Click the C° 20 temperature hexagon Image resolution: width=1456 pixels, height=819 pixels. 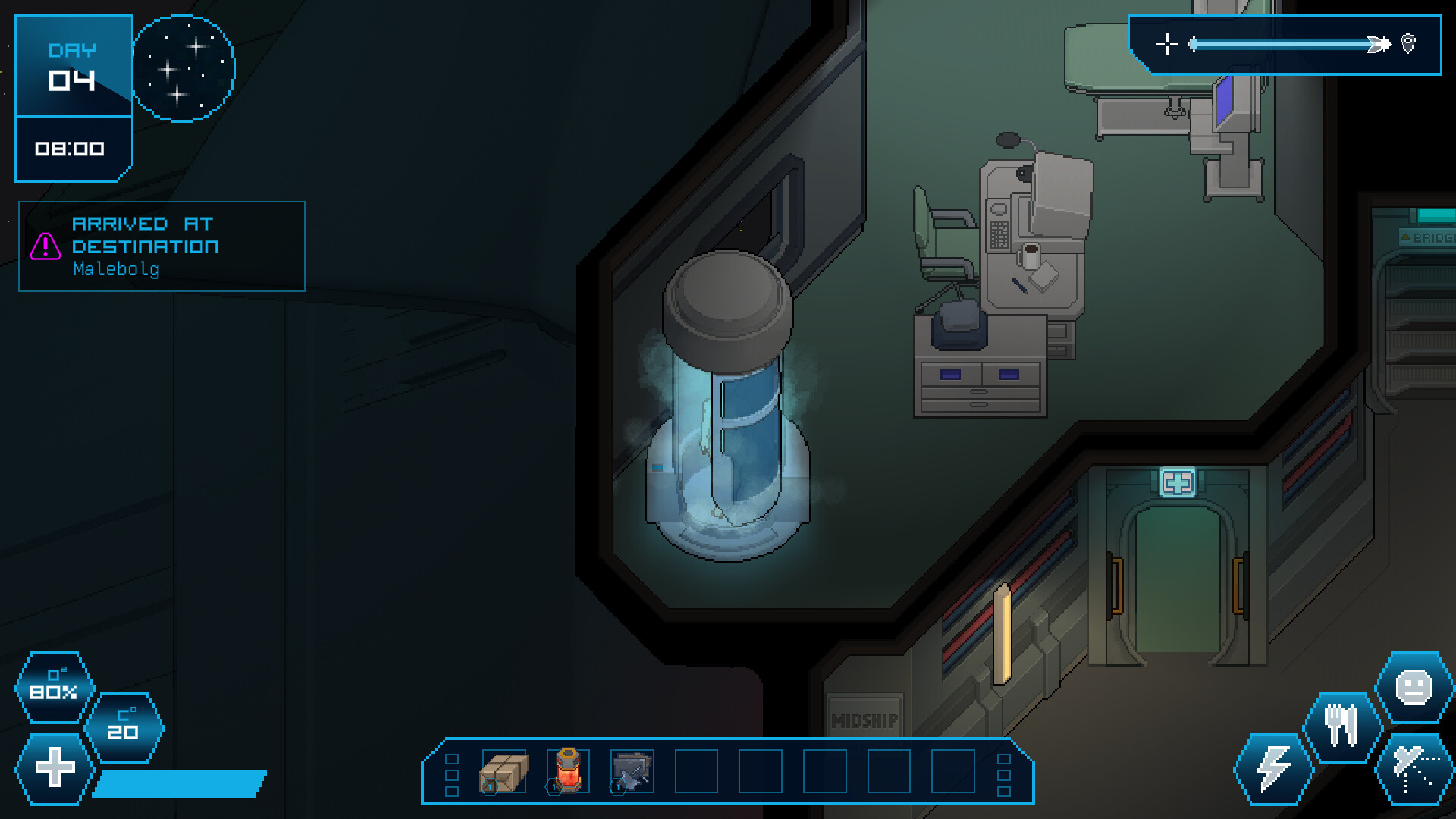125,728
